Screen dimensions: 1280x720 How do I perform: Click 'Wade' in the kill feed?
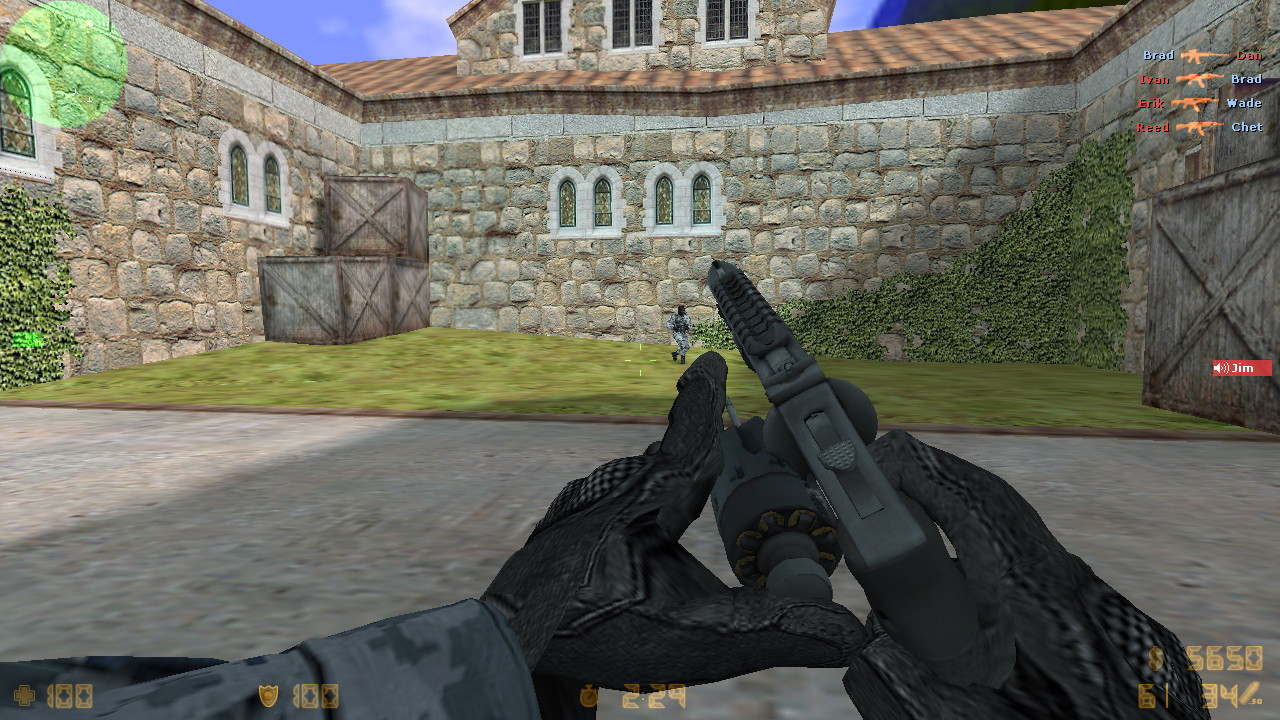(1242, 103)
